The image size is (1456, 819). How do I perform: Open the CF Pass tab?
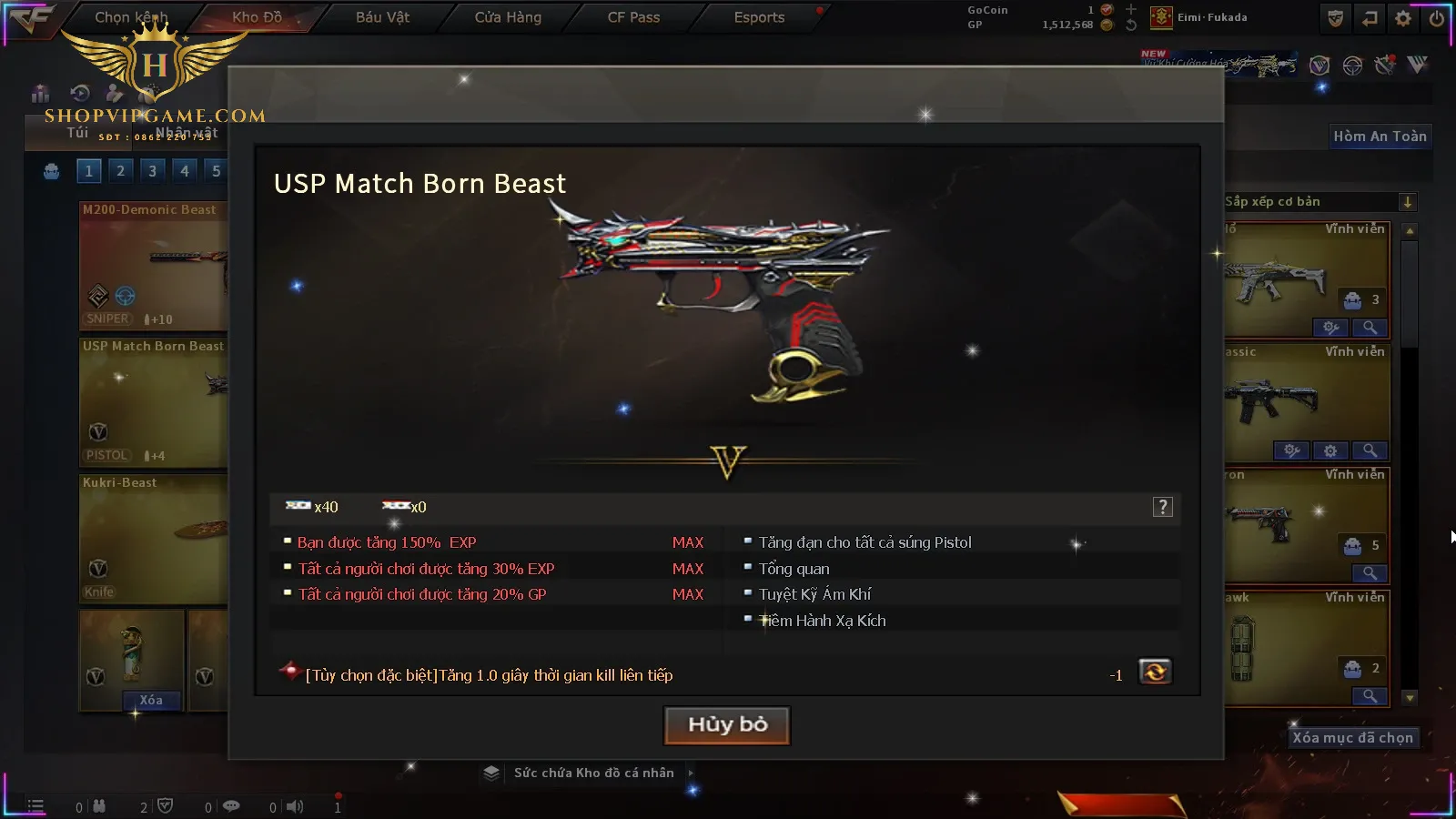coord(633,17)
